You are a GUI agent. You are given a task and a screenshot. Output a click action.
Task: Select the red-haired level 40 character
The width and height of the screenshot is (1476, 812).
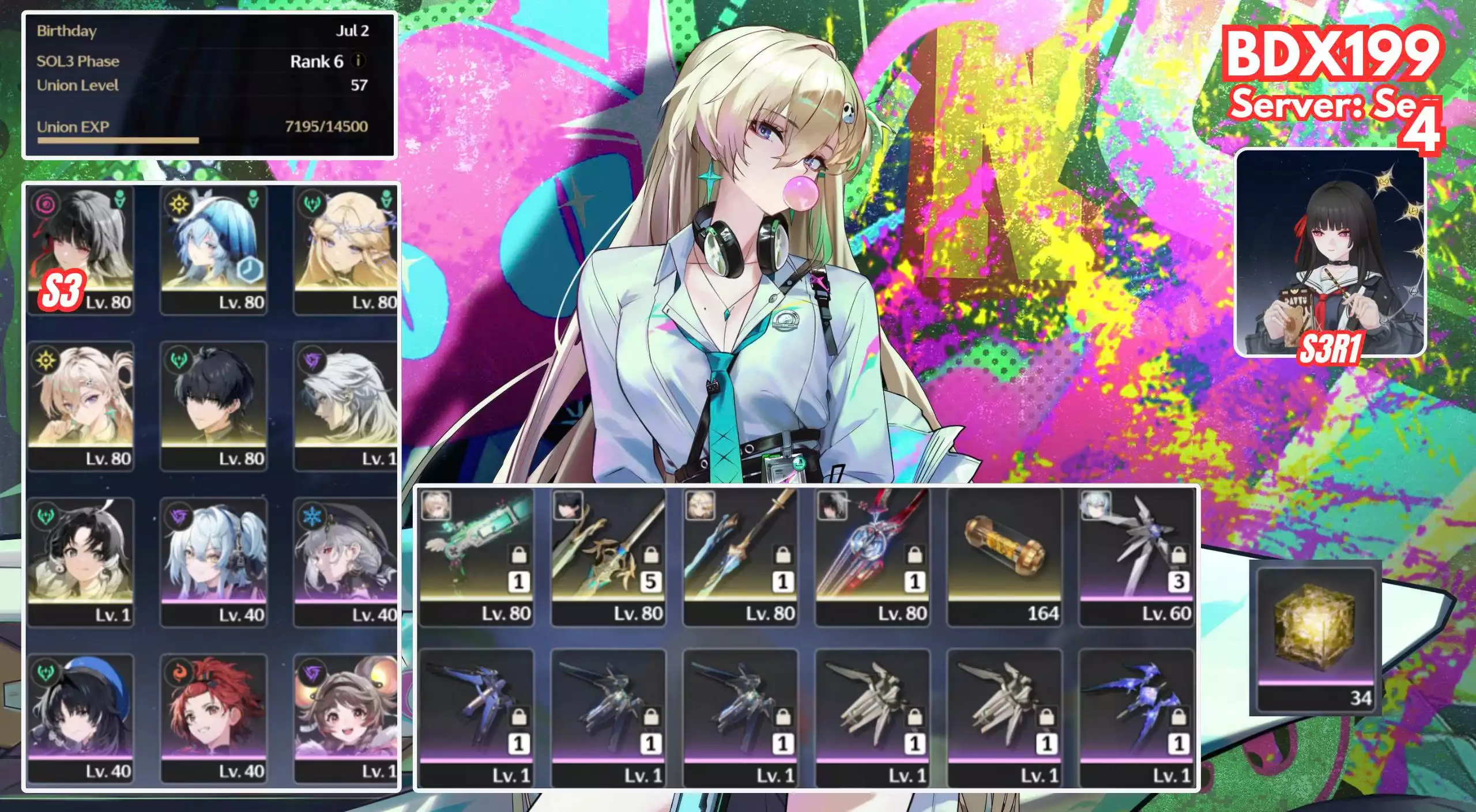[x=213, y=718]
